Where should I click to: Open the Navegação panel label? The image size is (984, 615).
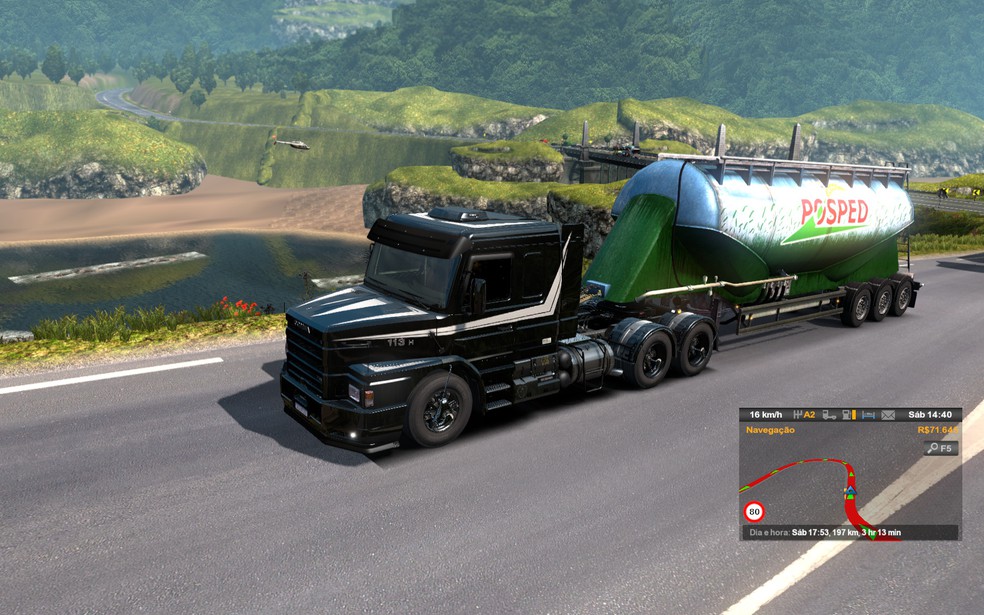(770, 430)
